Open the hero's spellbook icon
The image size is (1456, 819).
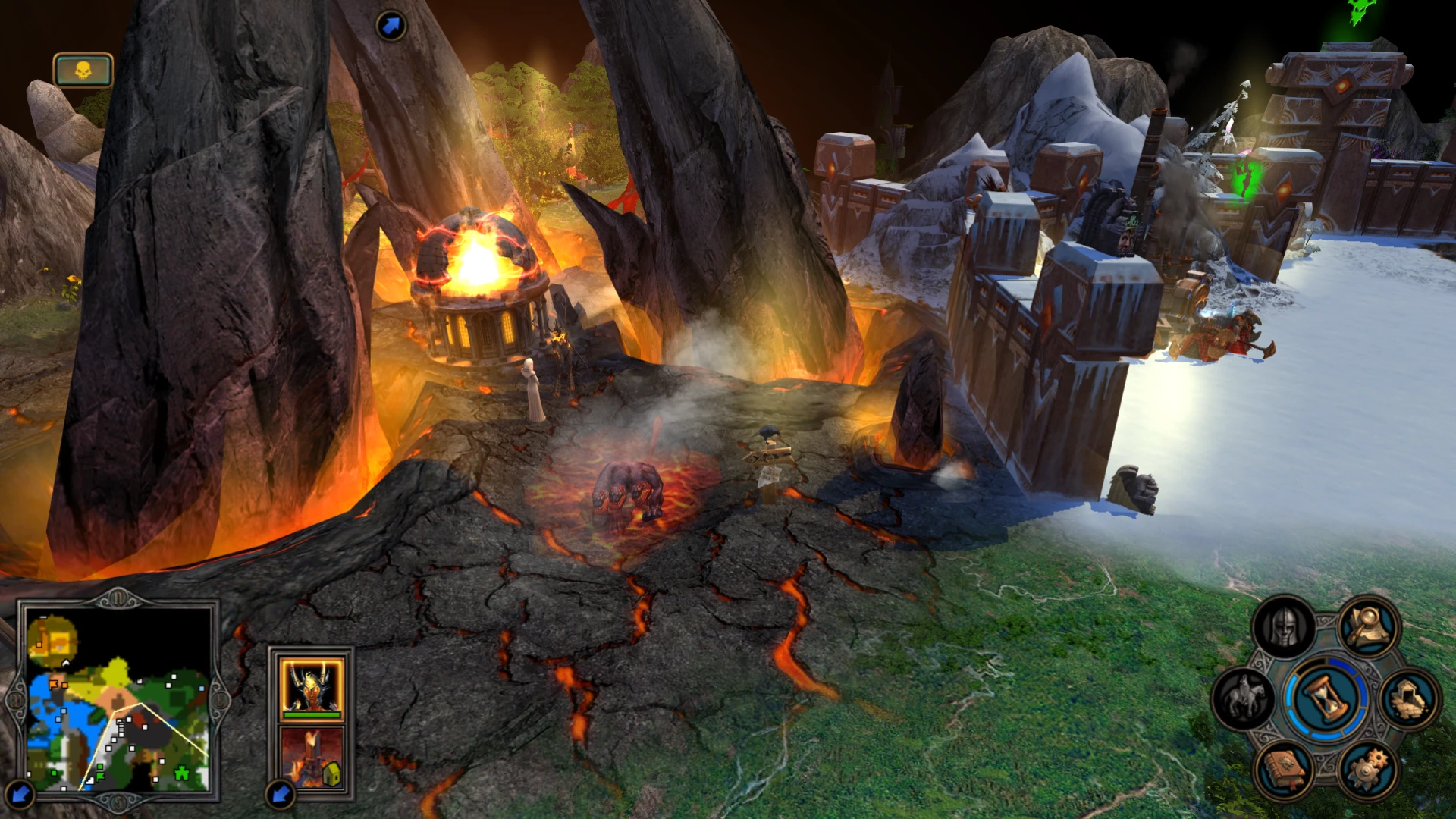pos(1284,768)
